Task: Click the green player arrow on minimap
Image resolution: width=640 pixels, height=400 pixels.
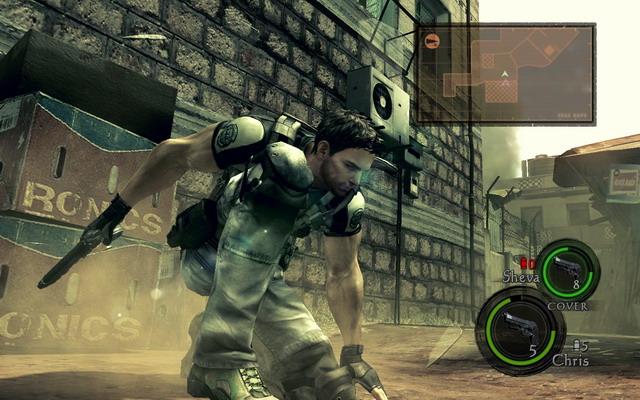Action: (505, 74)
